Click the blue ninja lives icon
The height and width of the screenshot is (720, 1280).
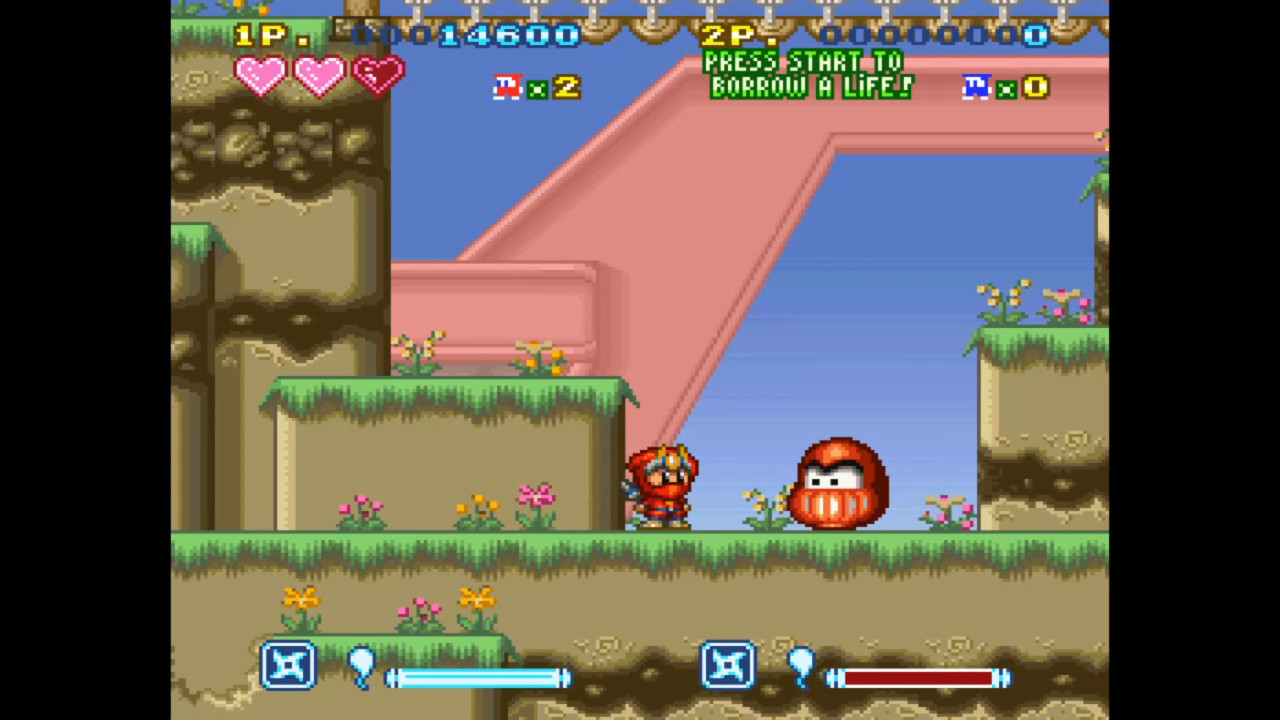pyautogui.click(x=975, y=88)
